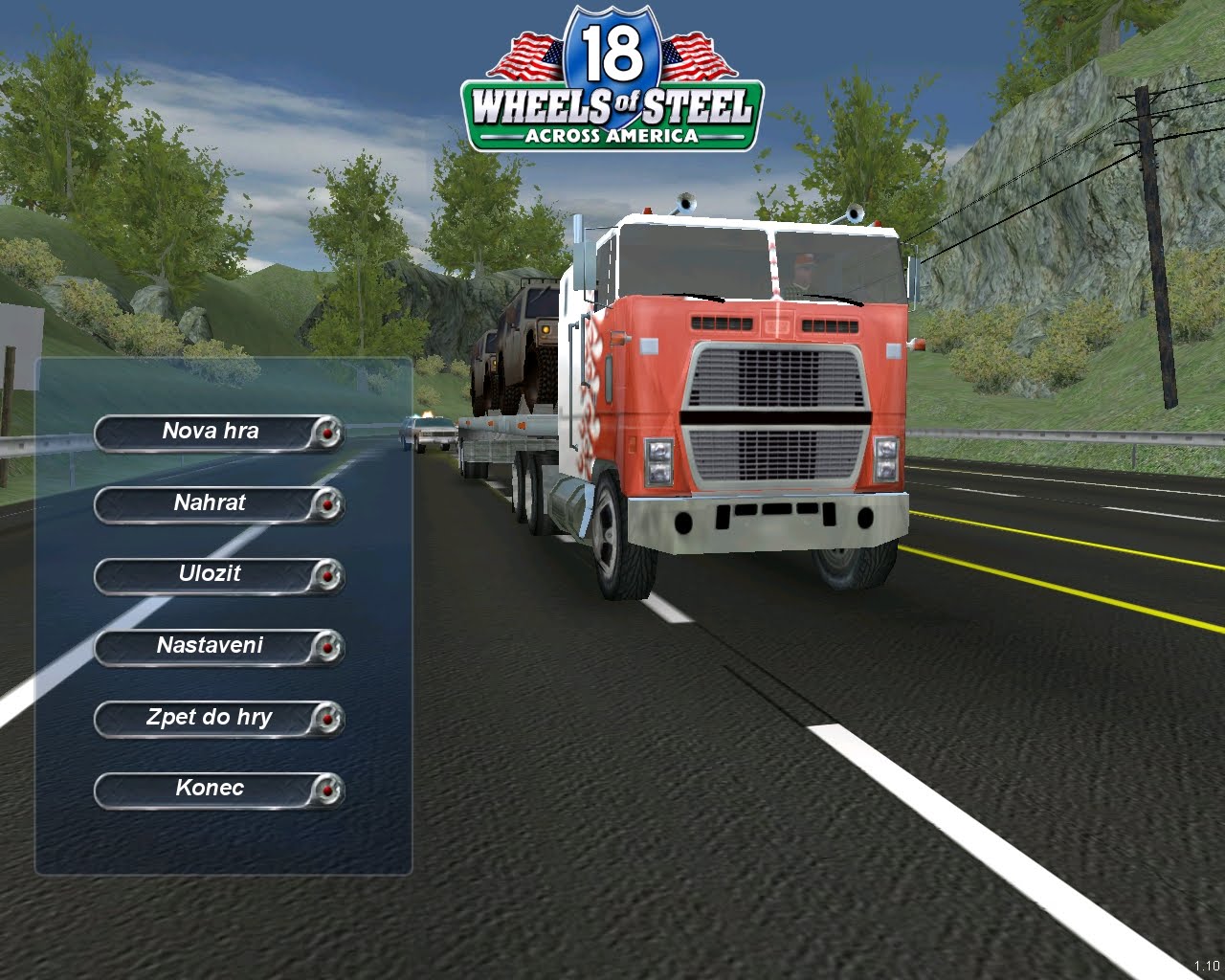
Task: Choose Zpet do hry to resume playing
Action: [x=210, y=717]
